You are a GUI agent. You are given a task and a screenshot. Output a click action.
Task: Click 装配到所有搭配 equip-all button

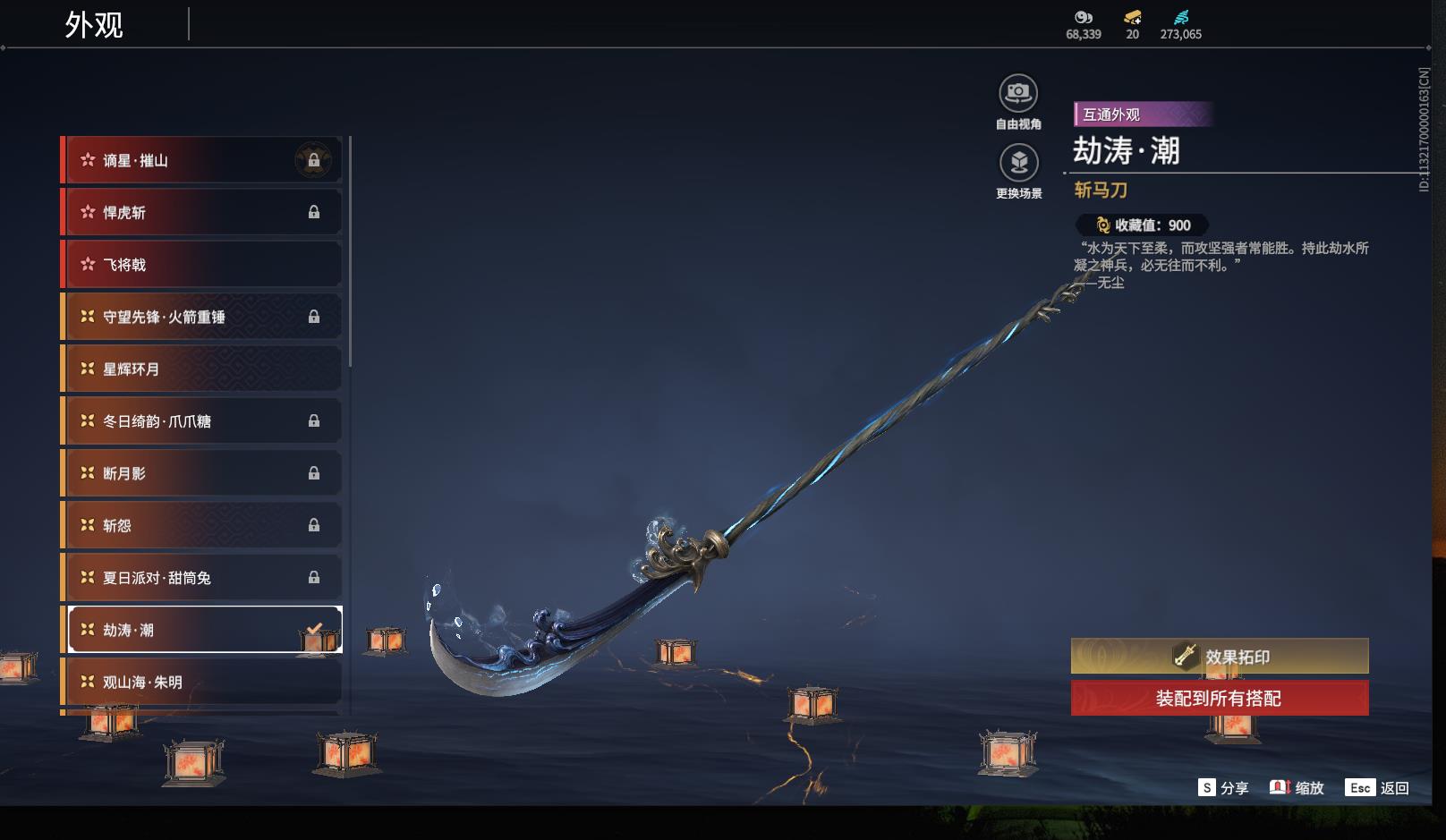[x=1219, y=698]
